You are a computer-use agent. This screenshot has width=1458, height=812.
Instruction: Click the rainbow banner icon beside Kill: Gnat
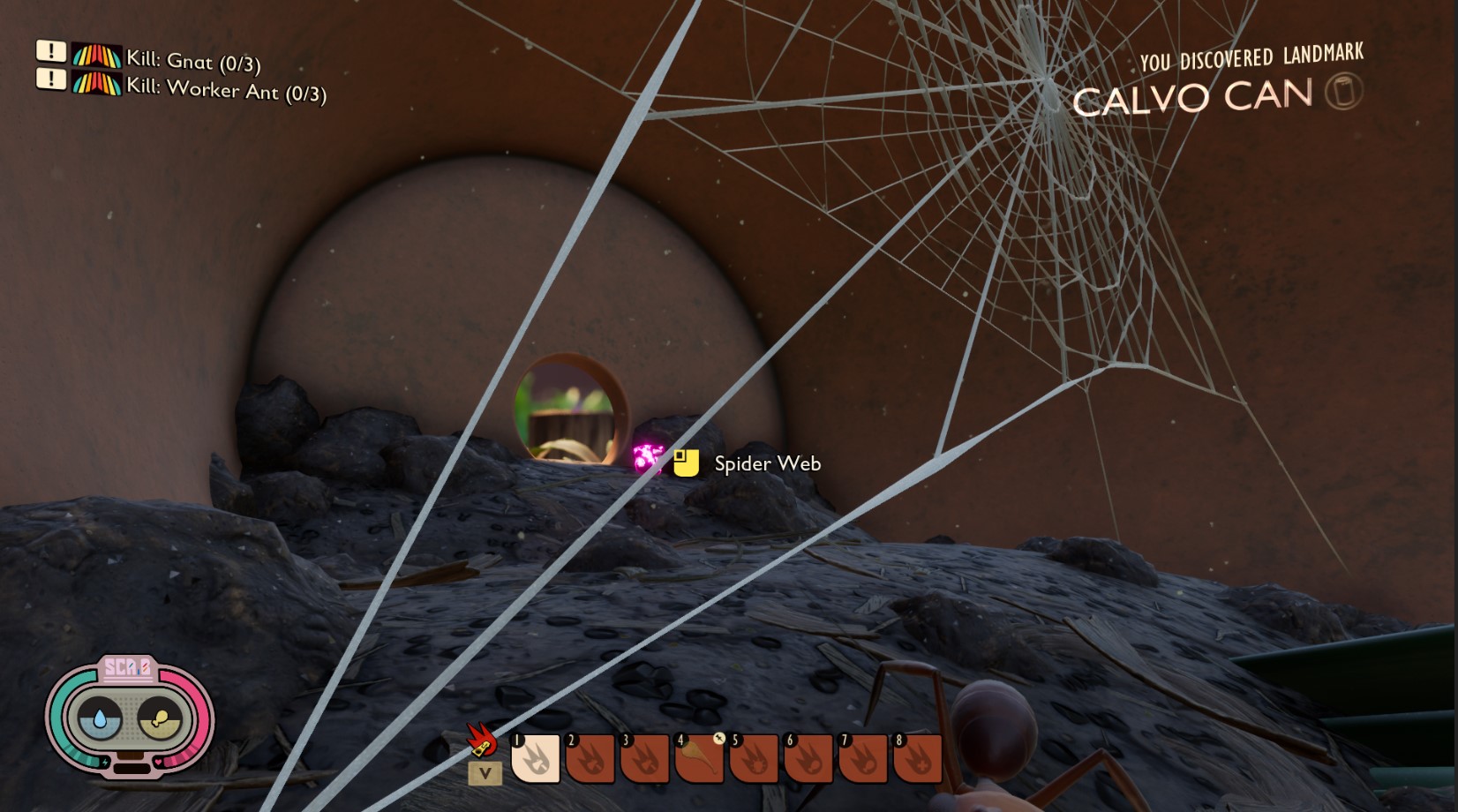coord(97,56)
